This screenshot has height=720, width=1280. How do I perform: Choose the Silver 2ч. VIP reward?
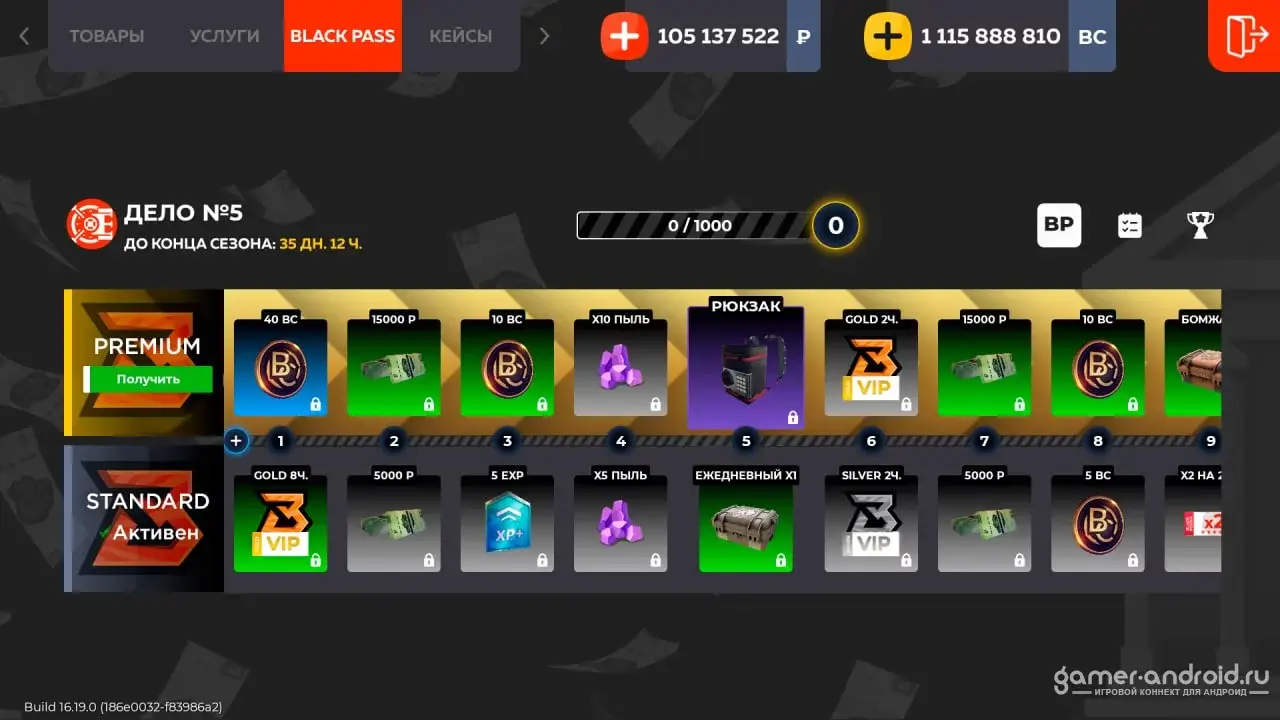coord(871,523)
